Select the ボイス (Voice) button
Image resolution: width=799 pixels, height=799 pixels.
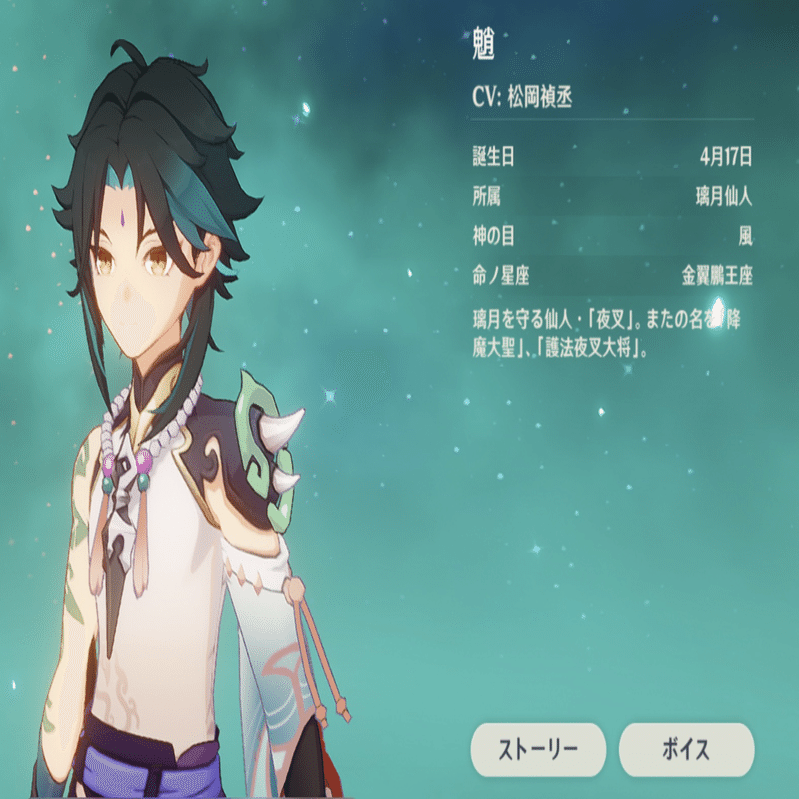pyautogui.click(x=686, y=749)
